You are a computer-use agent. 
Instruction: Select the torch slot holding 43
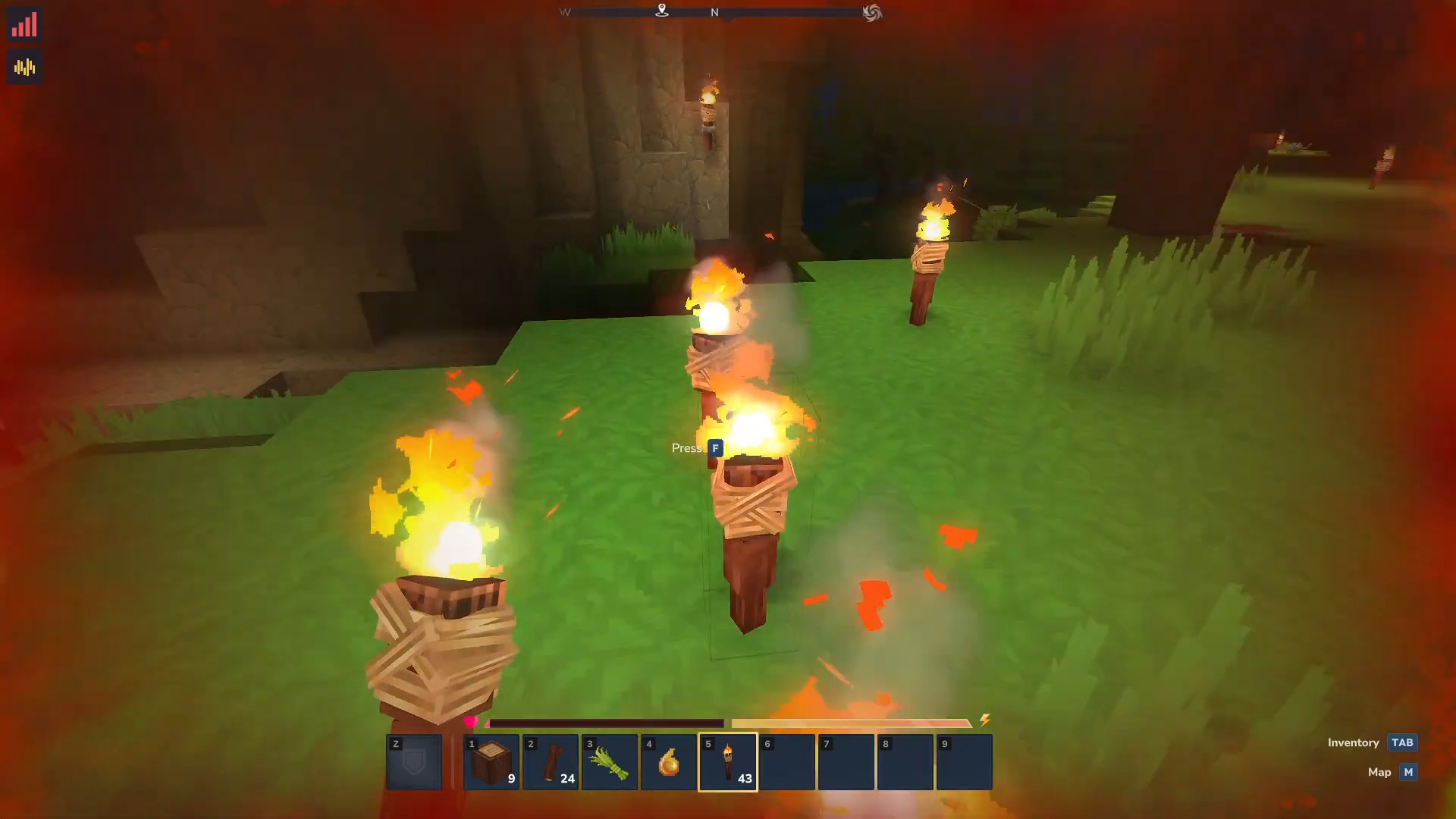(x=728, y=761)
